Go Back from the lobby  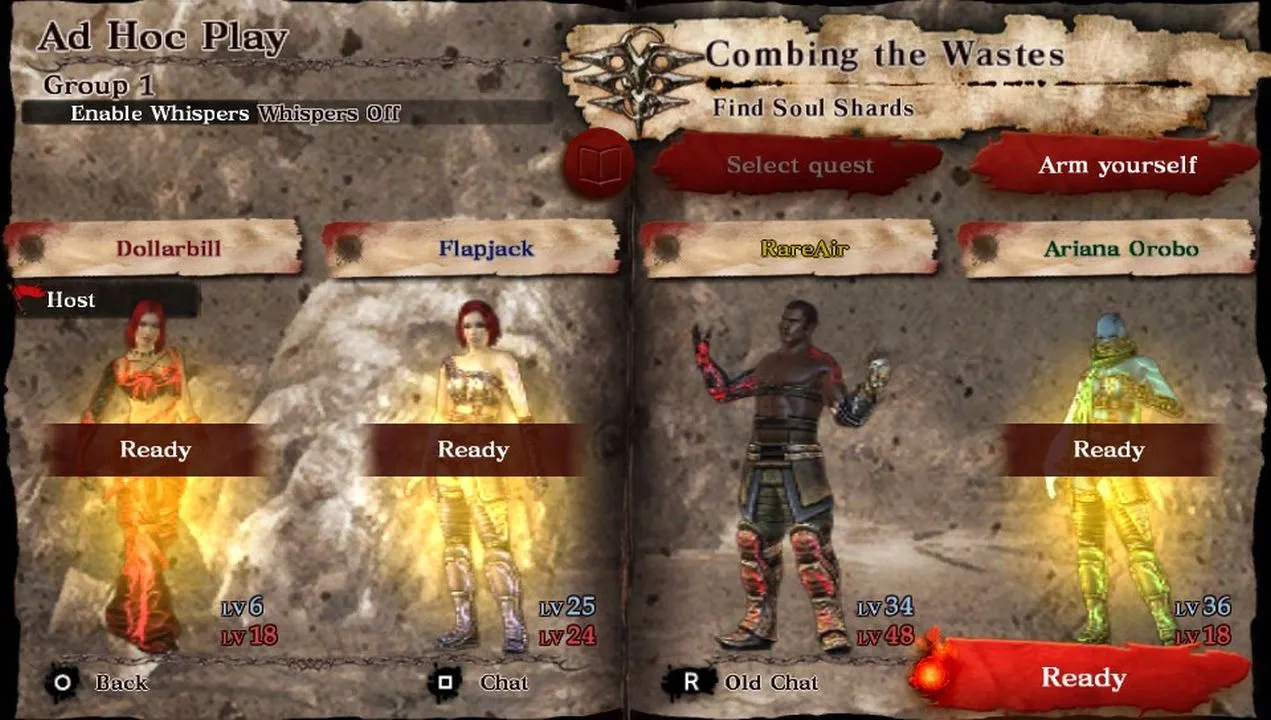point(98,683)
